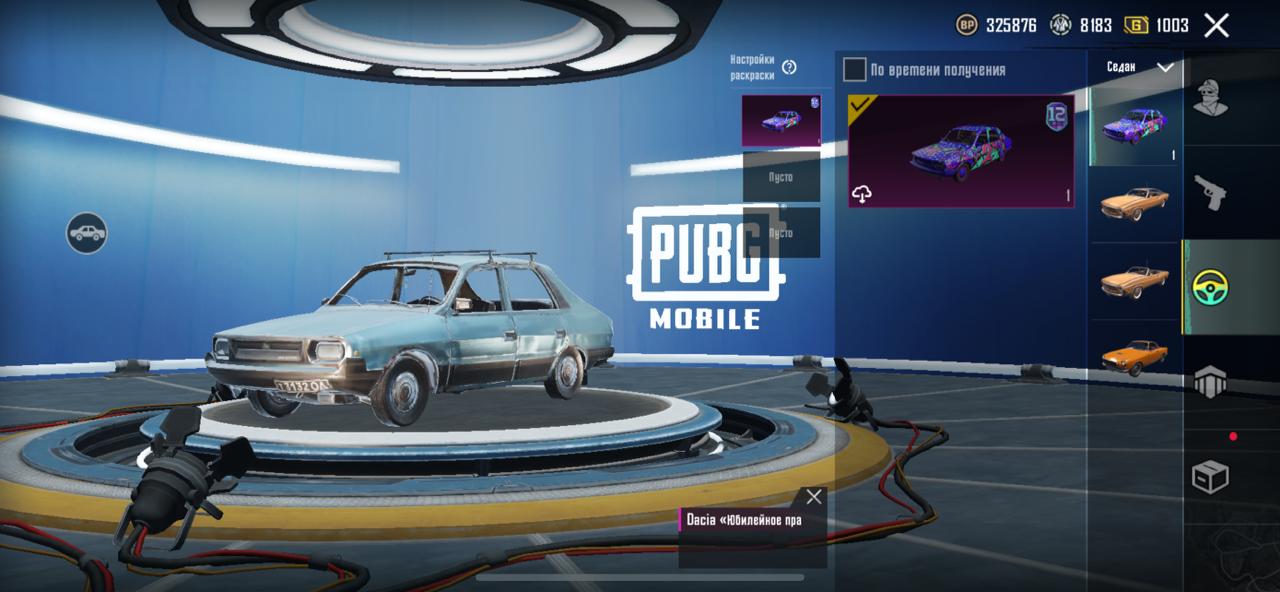The image size is (1280, 592).
Task: Pick the orange convertible car thumbnail
Action: pos(1134,281)
